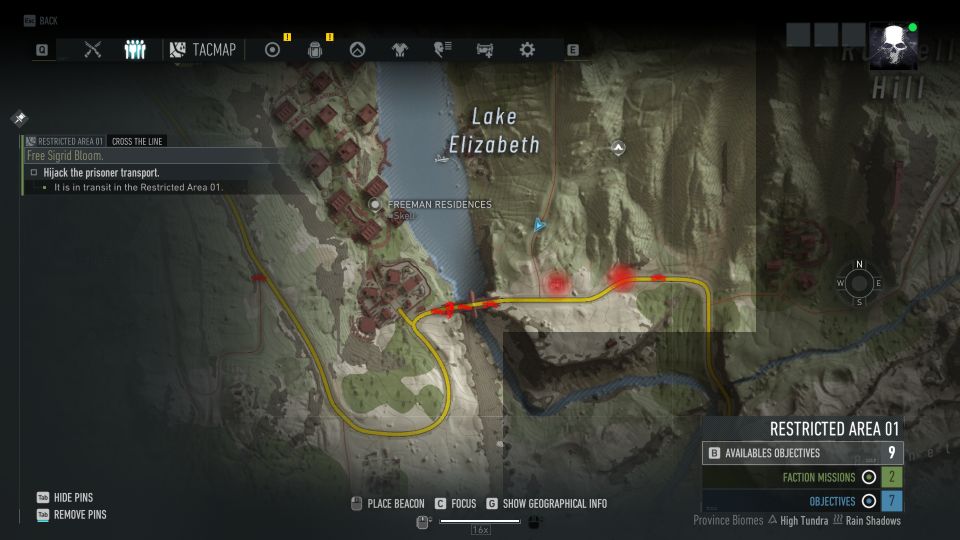Open the backpack inventory tab
The width and height of the screenshot is (960, 540).
tap(314, 49)
